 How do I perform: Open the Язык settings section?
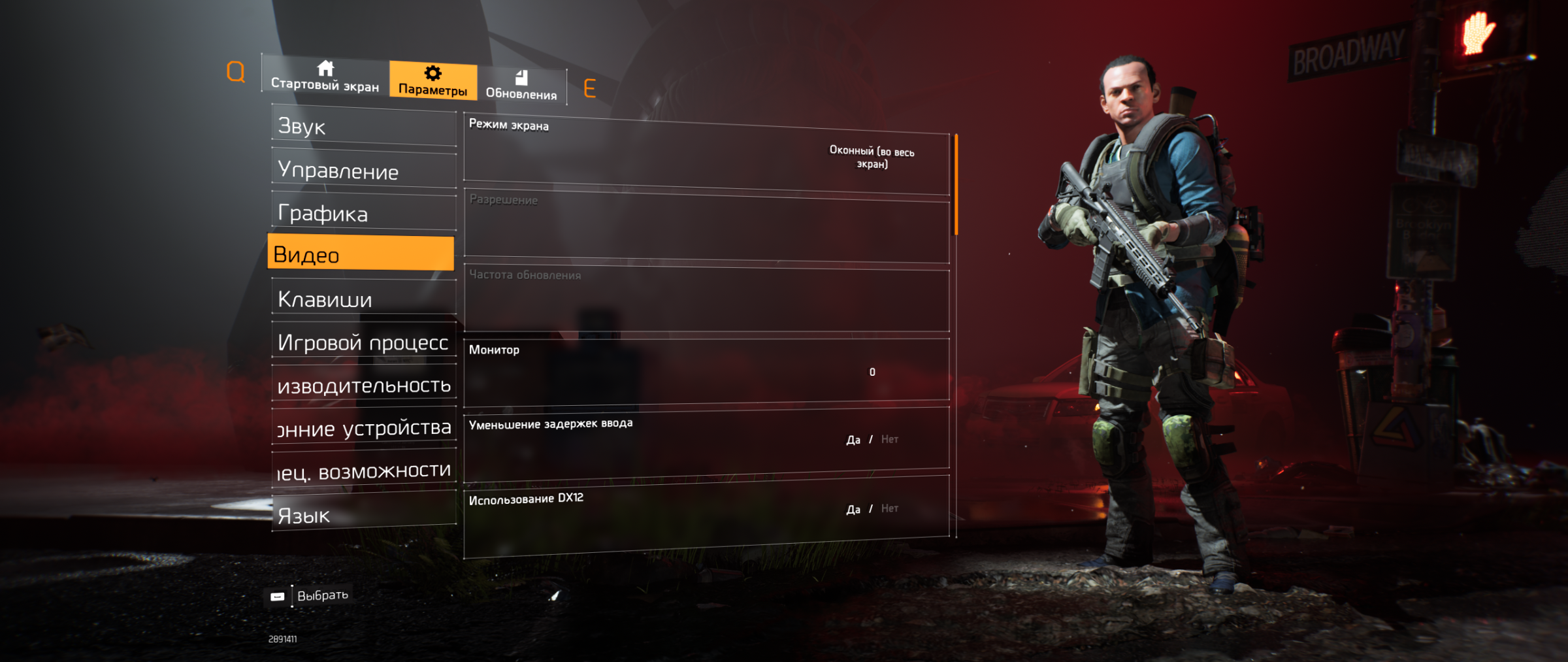363,515
